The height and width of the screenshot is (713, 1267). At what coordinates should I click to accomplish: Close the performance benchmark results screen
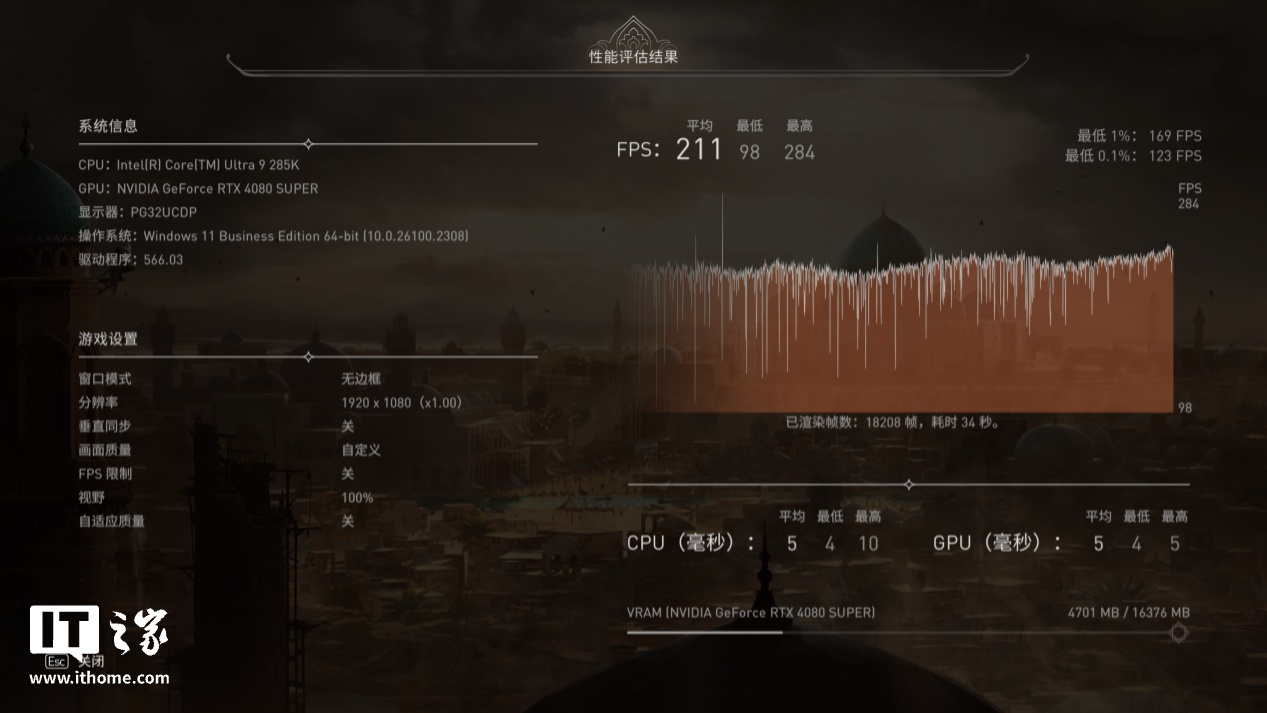tap(76, 661)
